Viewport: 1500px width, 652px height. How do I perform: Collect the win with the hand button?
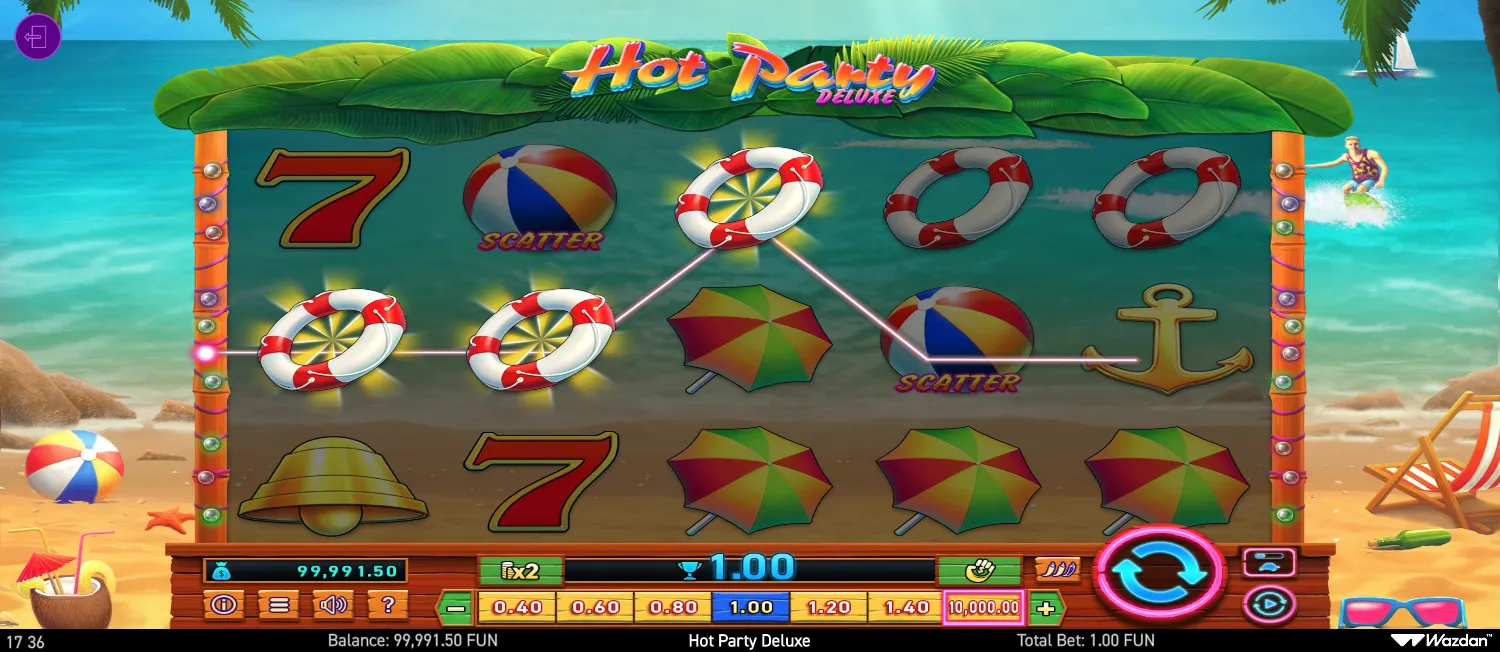pyautogui.click(x=978, y=571)
